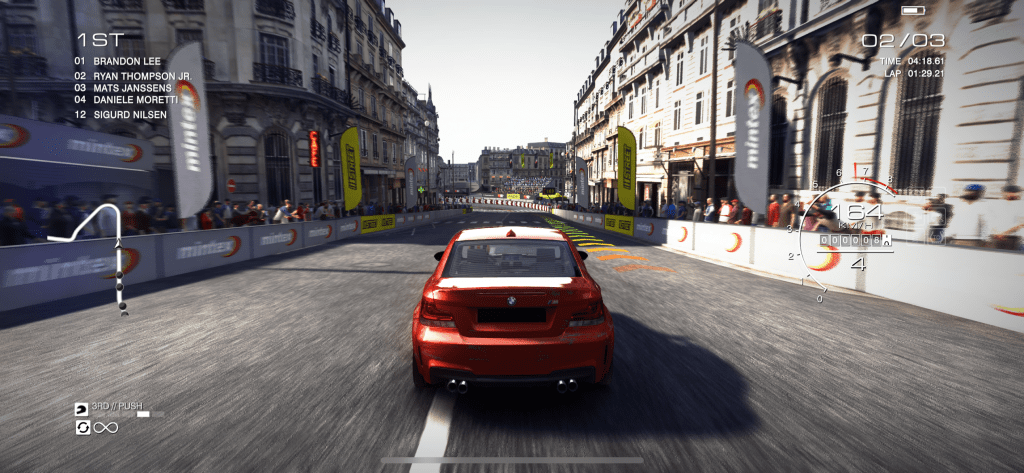Select Daniele Moretti in the standings
The image size is (1024, 473).
click(x=129, y=100)
